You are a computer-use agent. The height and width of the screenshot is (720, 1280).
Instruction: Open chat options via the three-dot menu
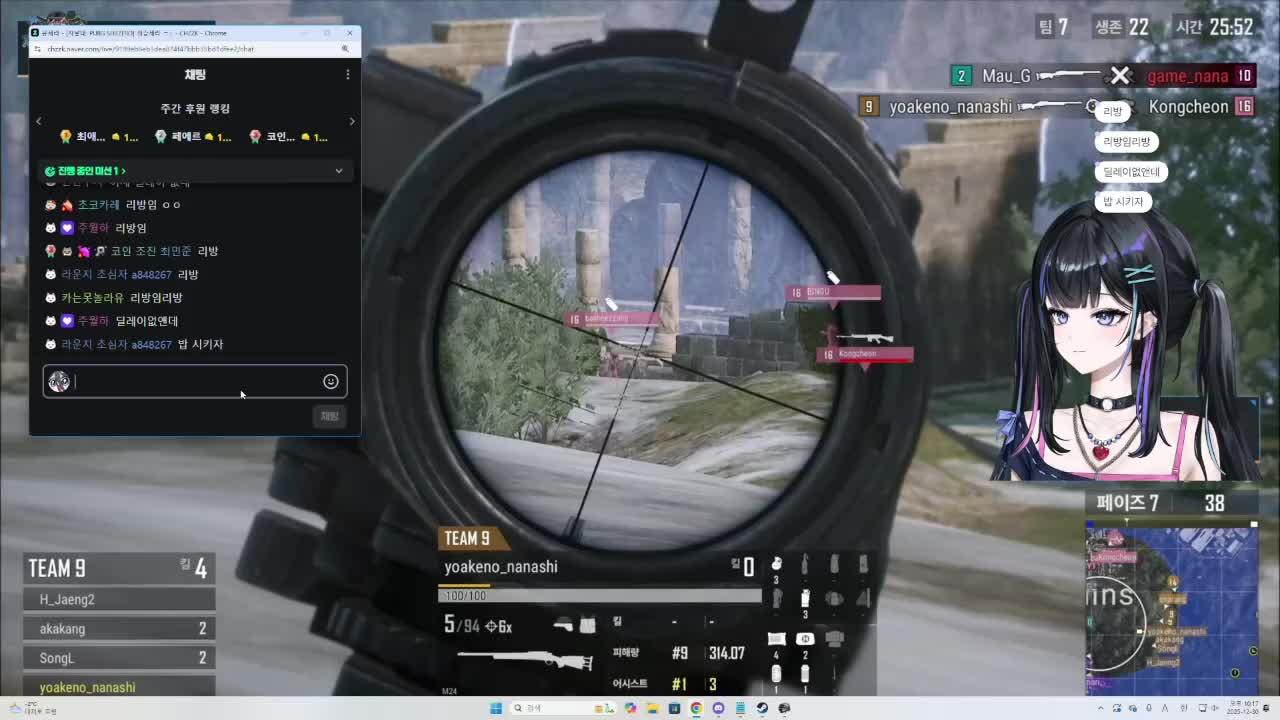(x=347, y=74)
